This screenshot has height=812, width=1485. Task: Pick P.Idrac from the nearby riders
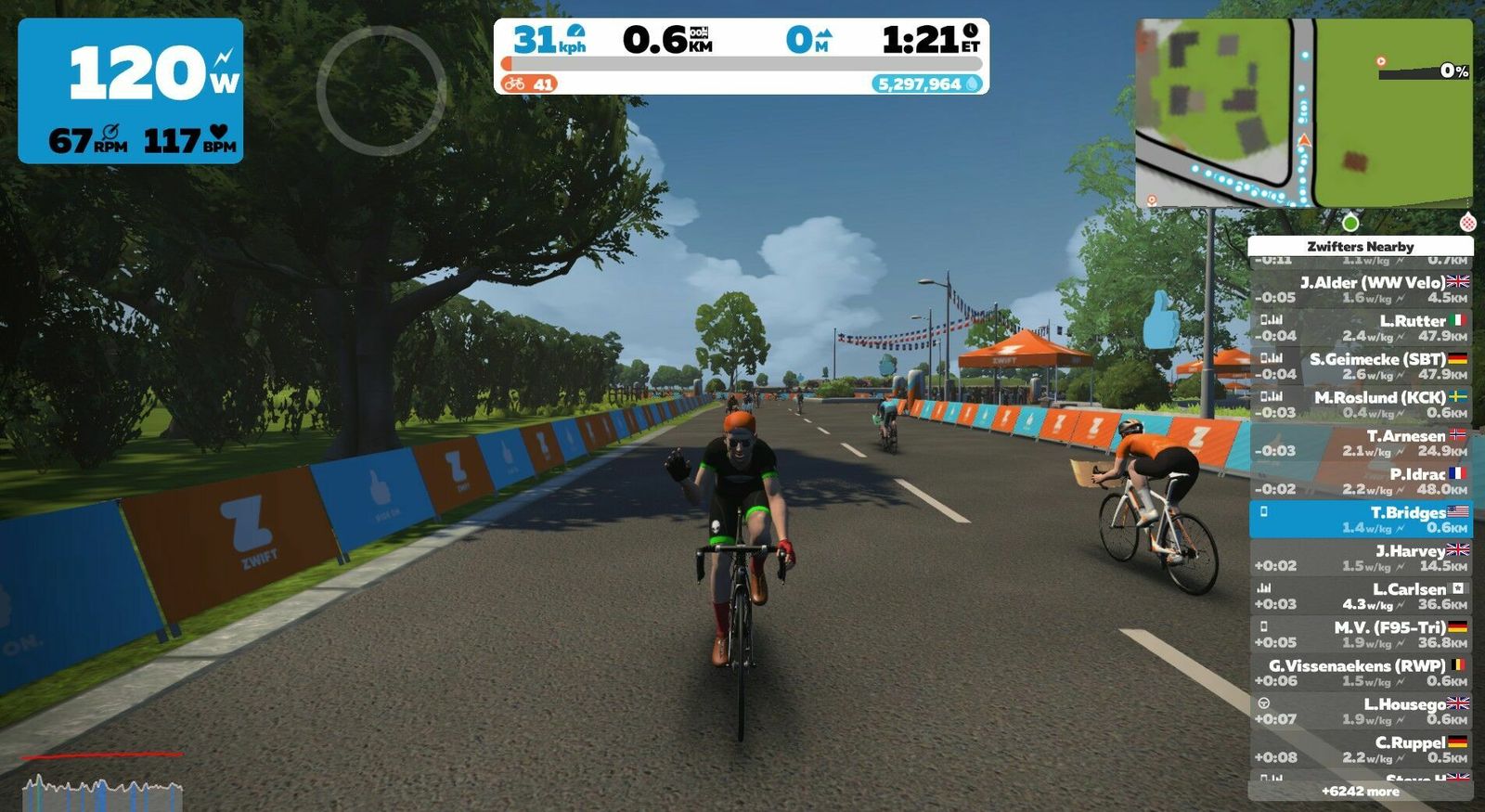[1360, 481]
